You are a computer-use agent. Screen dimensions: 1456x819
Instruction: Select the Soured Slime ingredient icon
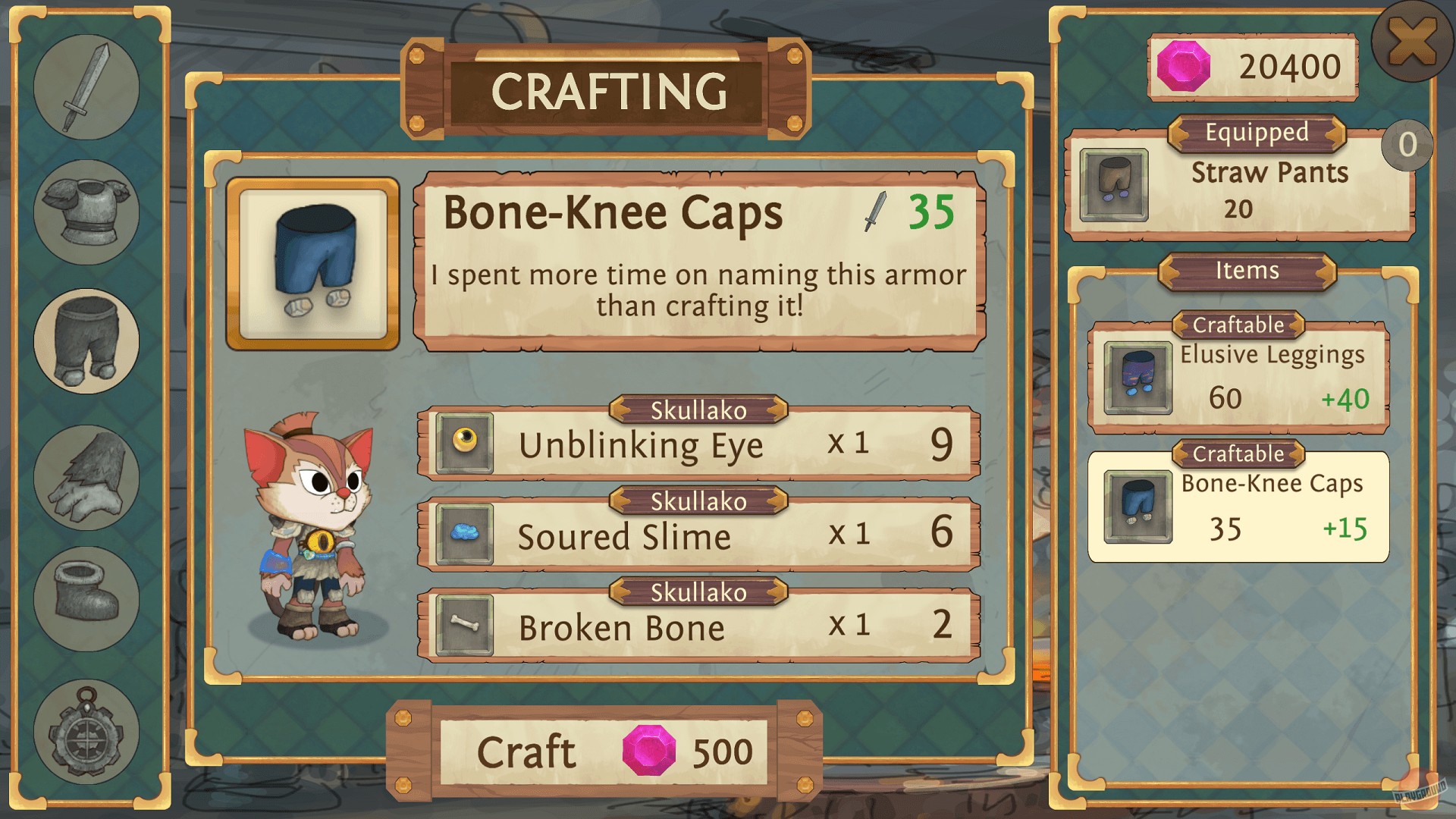coord(466,535)
